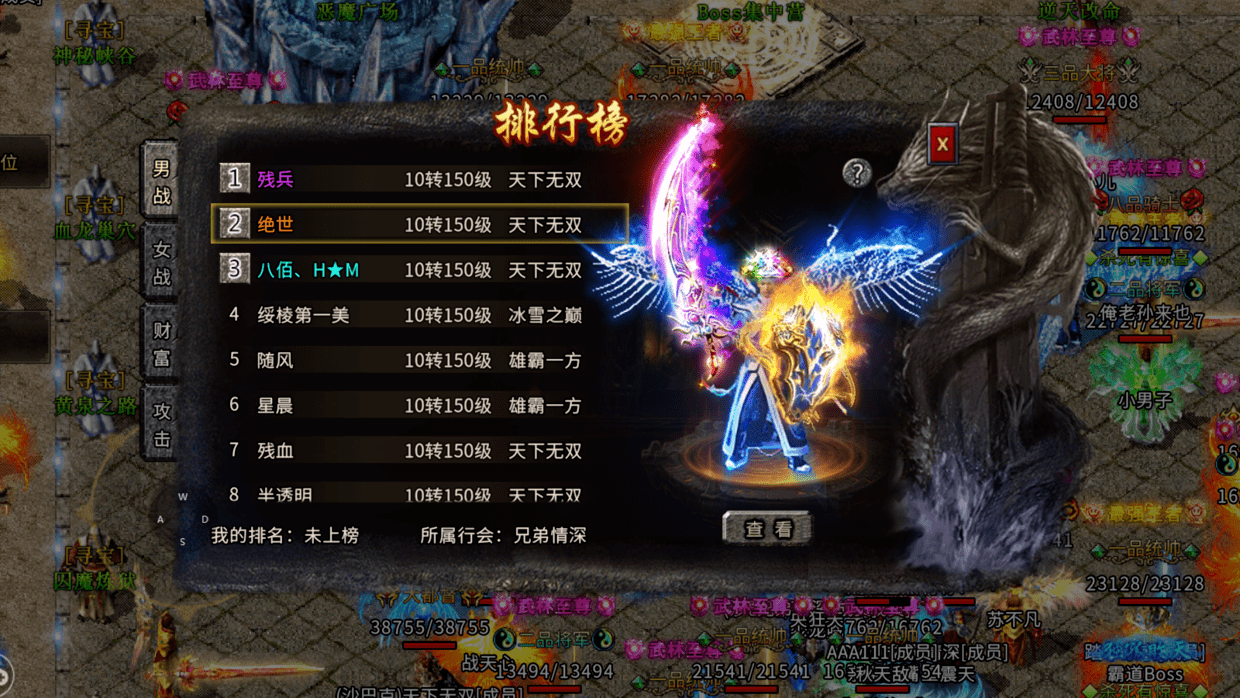The height and width of the screenshot is (698, 1240).
Task: Open the 财富 wealth ranking tab
Action: [x=161, y=344]
